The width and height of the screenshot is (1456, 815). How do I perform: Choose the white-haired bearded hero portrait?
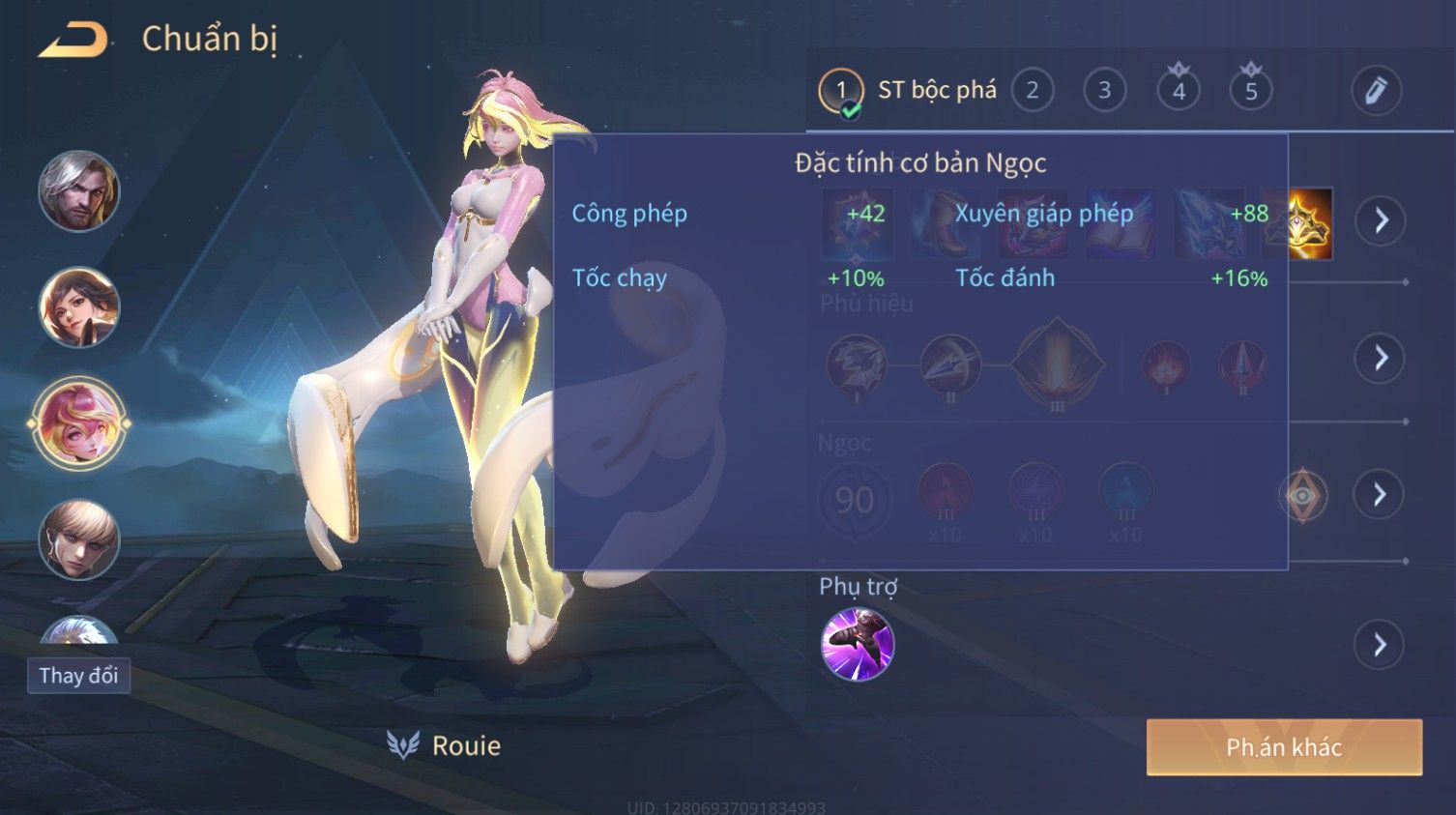click(x=79, y=191)
